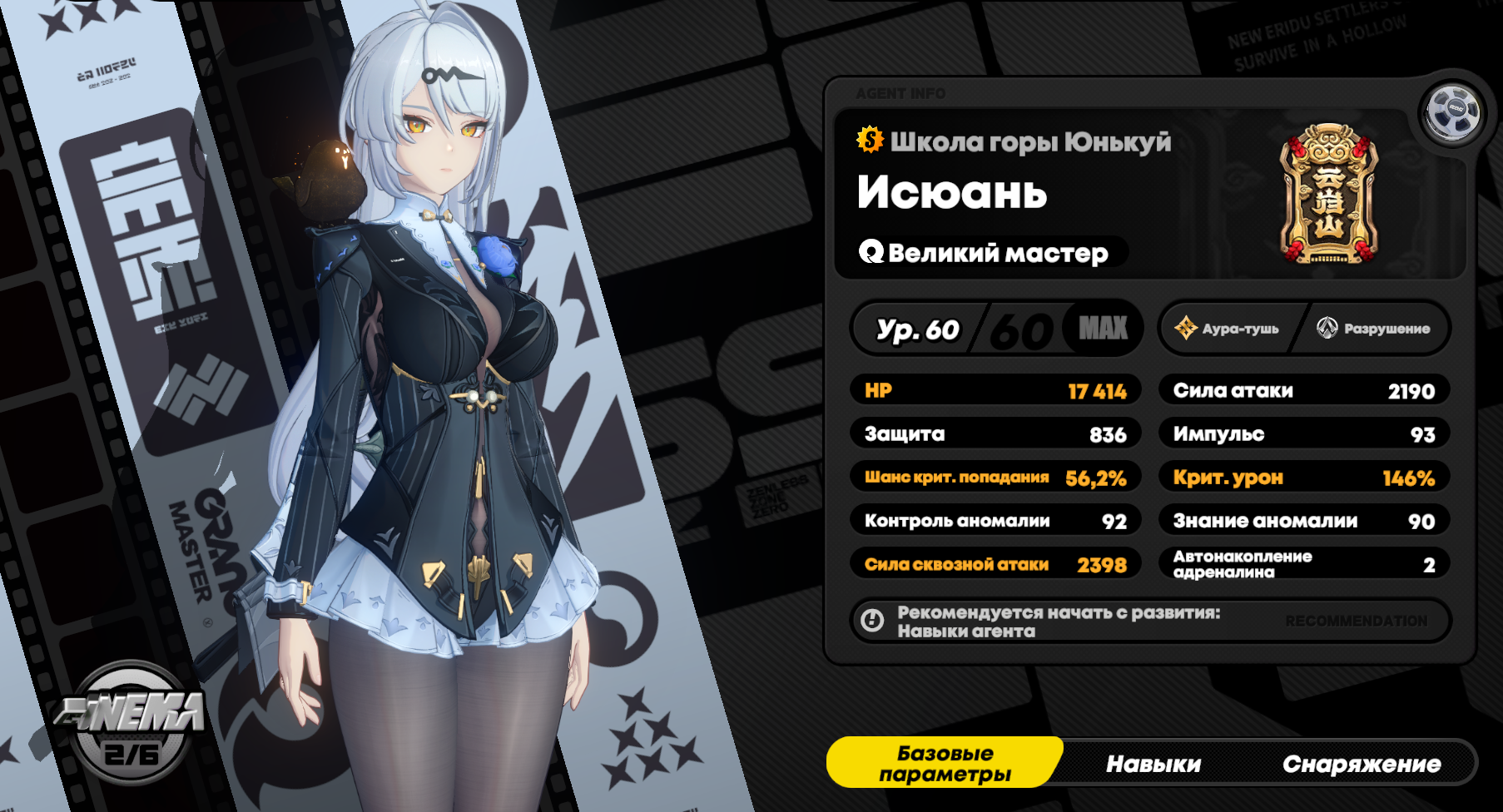The image size is (1503, 812).
Task: Select the HP stat row showing 17 414
Action: coord(996,390)
